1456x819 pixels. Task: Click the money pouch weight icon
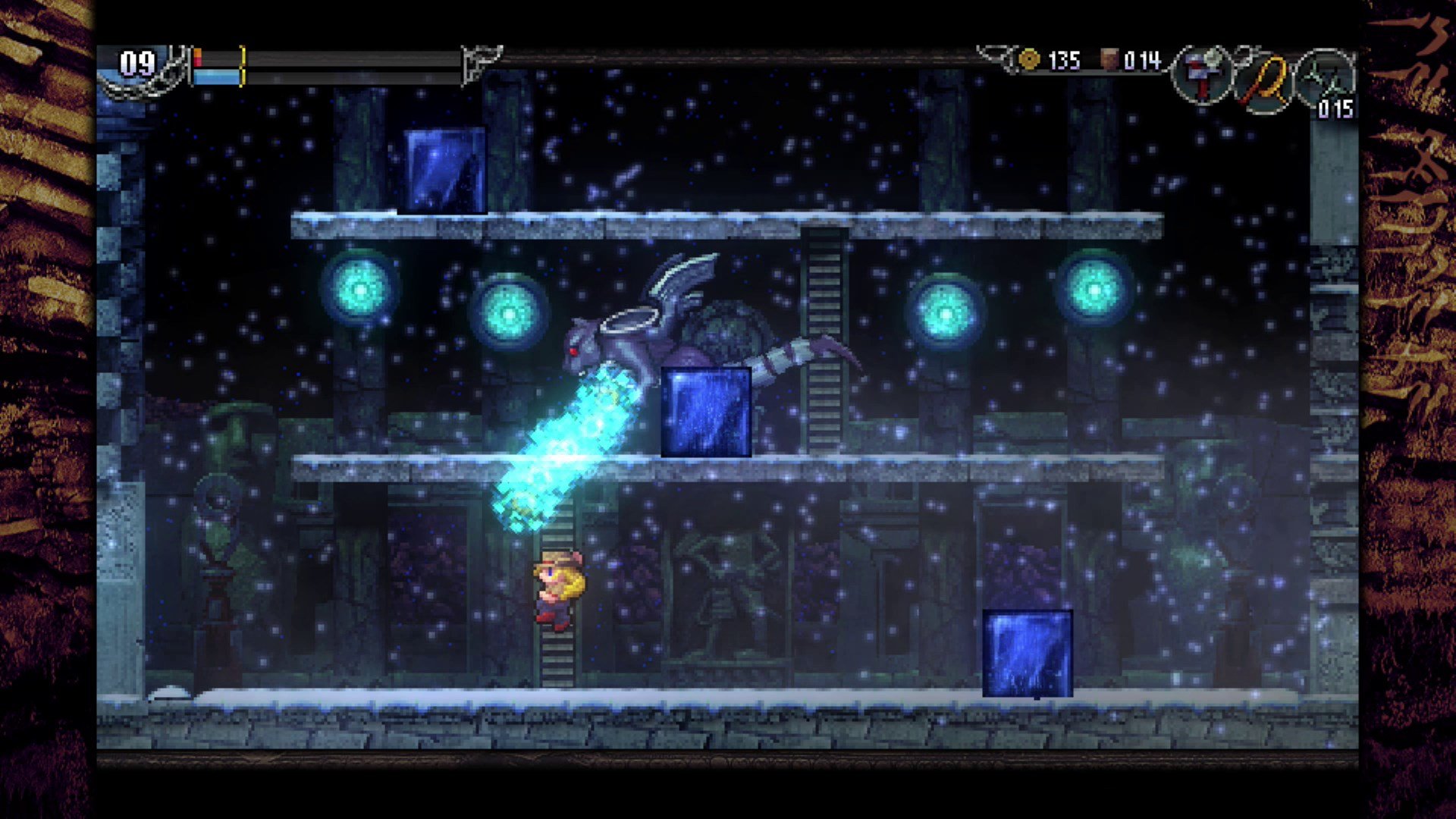[x=1111, y=61]
